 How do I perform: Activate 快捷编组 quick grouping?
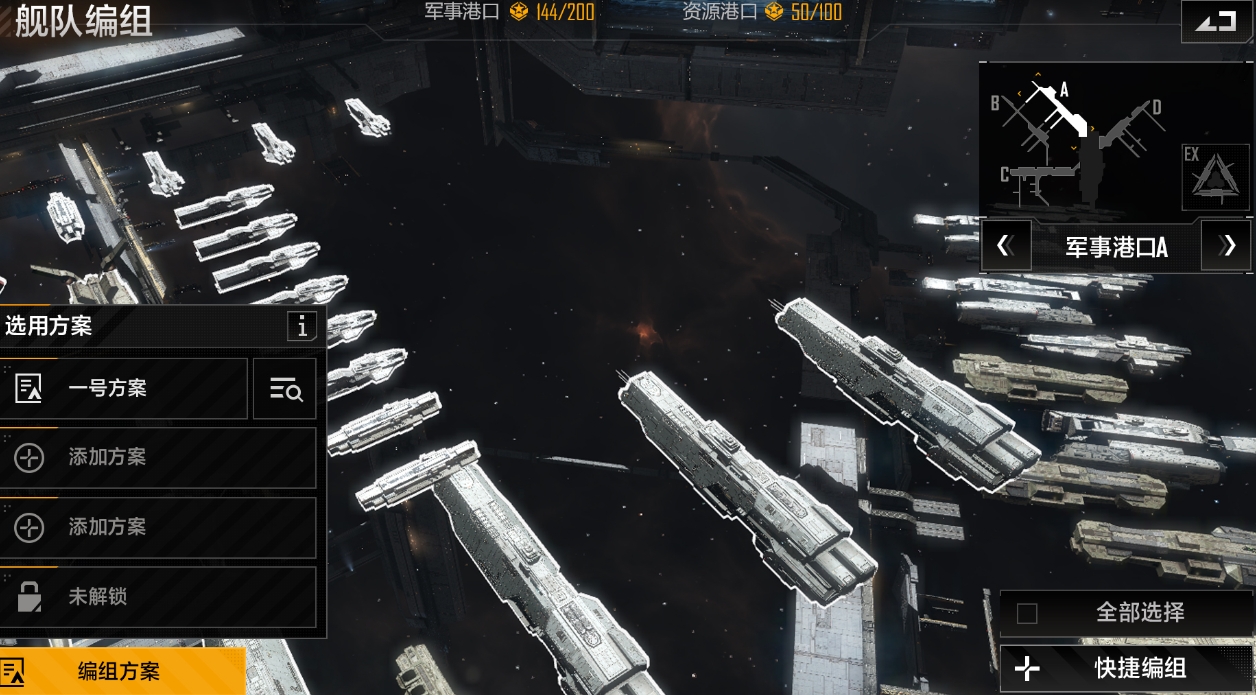[x=1125, y=669]
